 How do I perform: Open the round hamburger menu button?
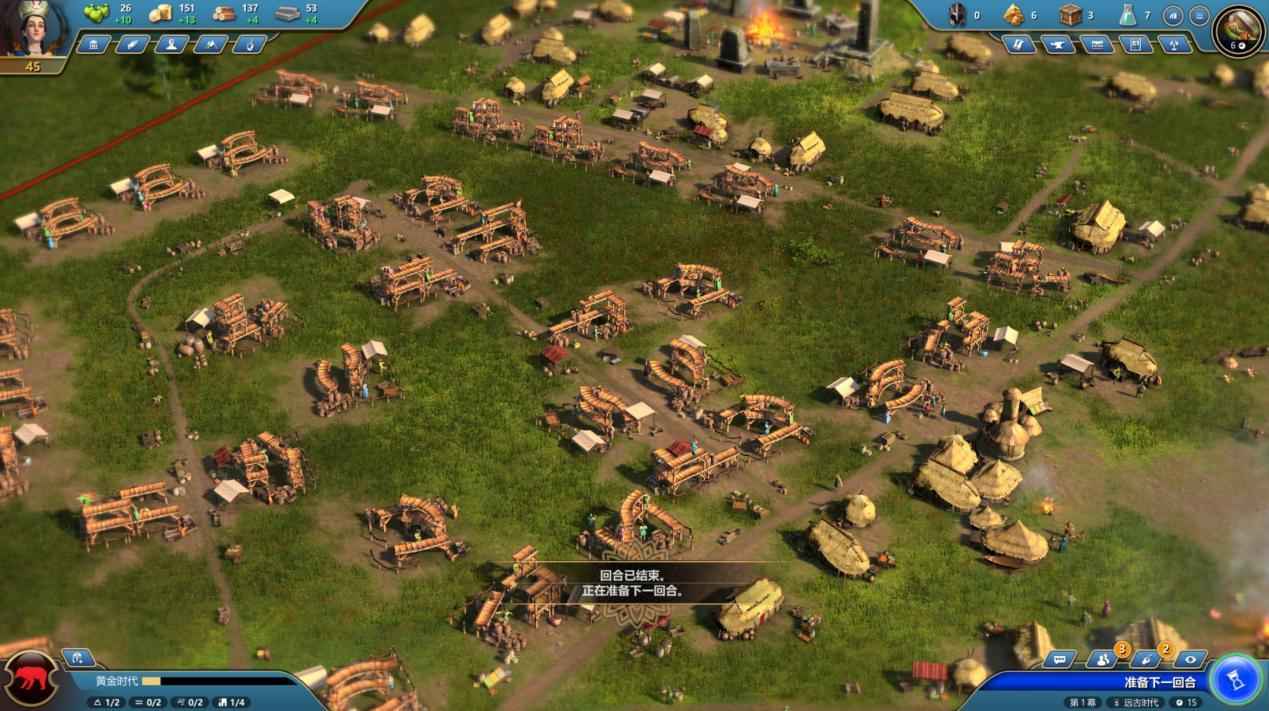pos(1198,15)
